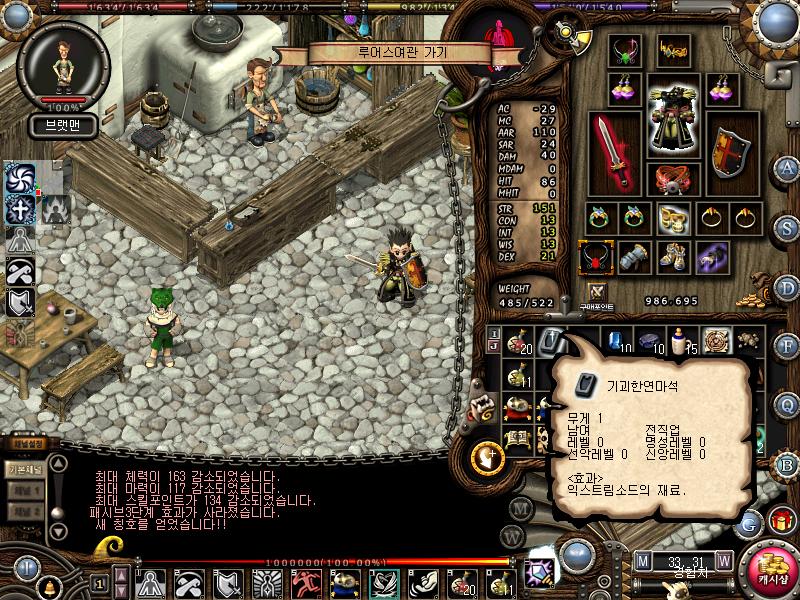
Task: Click the M button beside the coordinates
Action: pyautogui.click(x=643, y=559)
